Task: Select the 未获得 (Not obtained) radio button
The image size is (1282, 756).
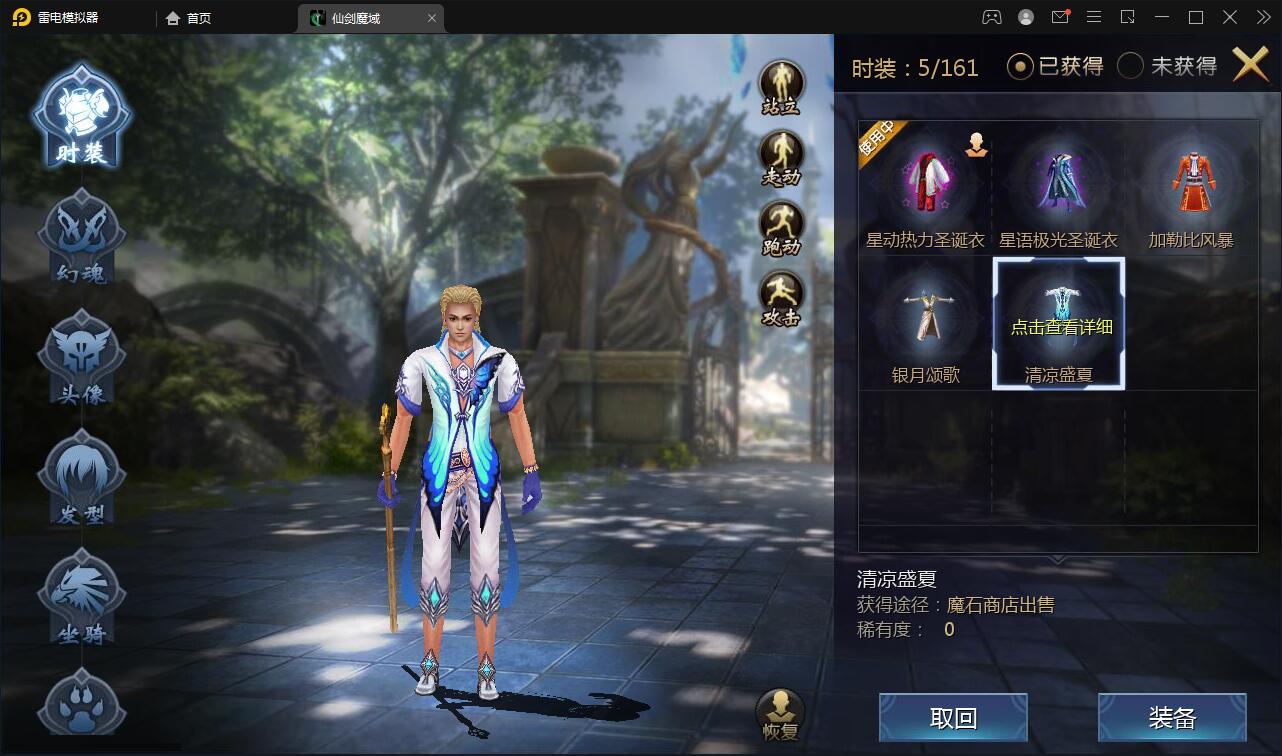Action: point(1131,64)
